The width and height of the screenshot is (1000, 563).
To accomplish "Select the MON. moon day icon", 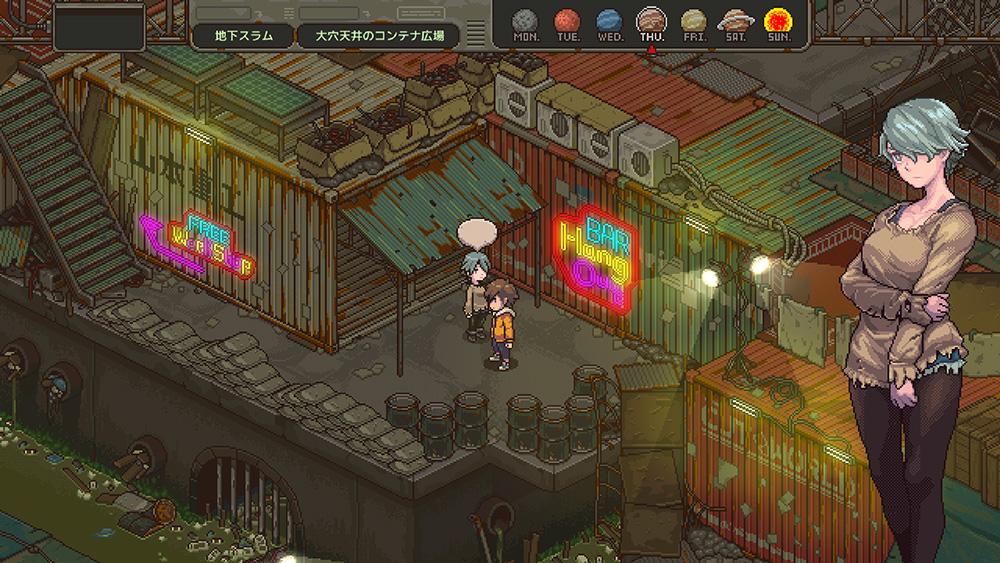I will (x=525, y=20).
